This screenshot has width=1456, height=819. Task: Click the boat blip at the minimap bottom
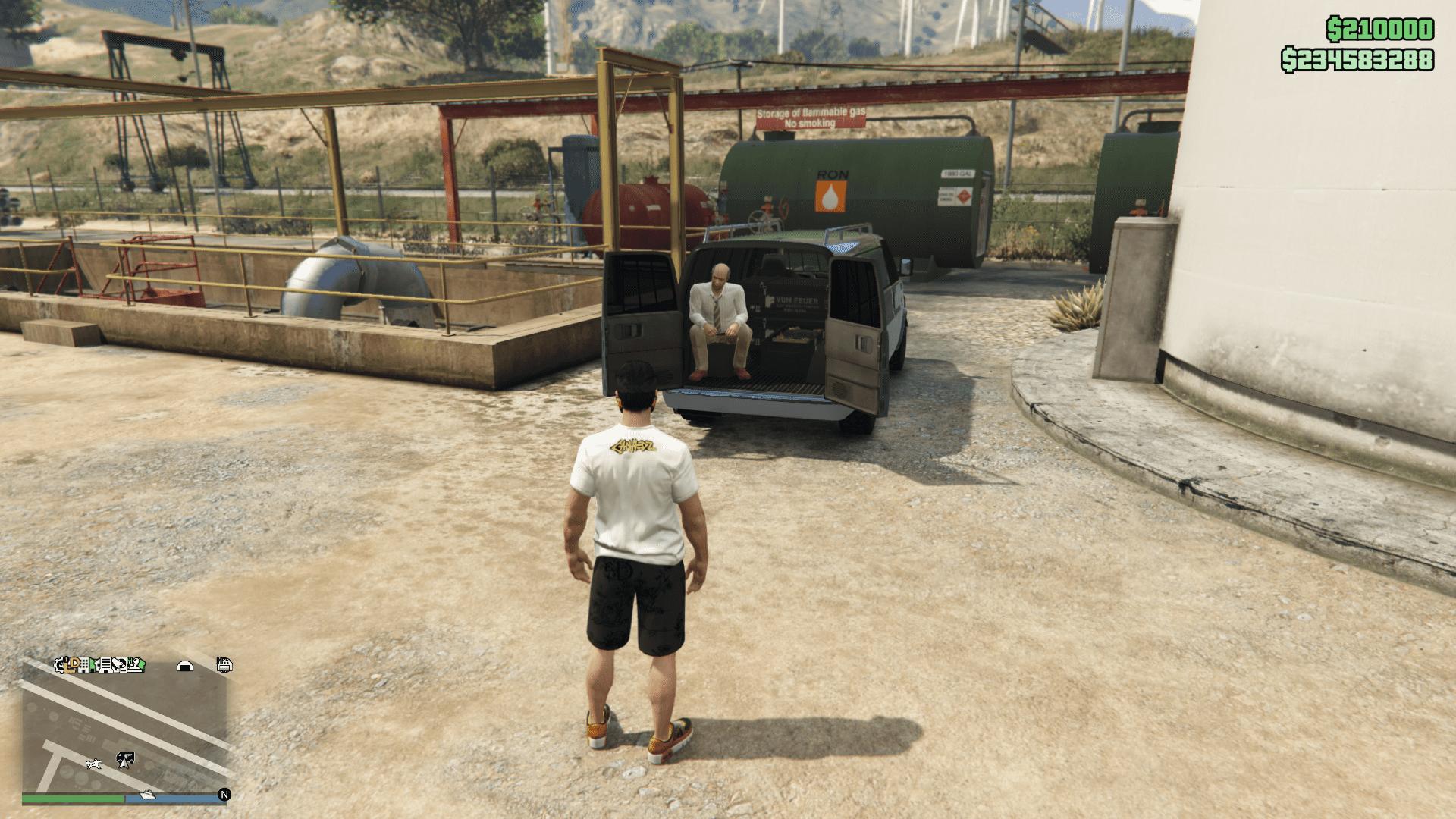click(148, 795)
